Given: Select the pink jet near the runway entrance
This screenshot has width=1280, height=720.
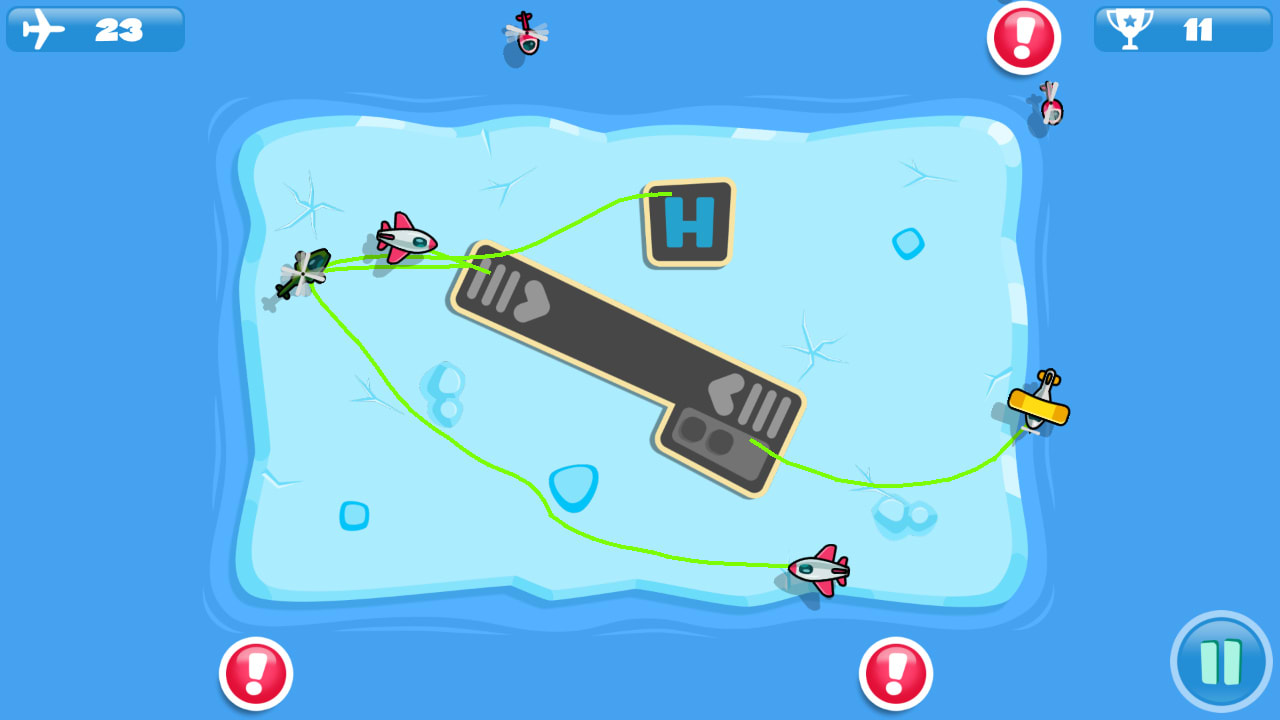Looking at the screenshot, I should tap(405, 238).
